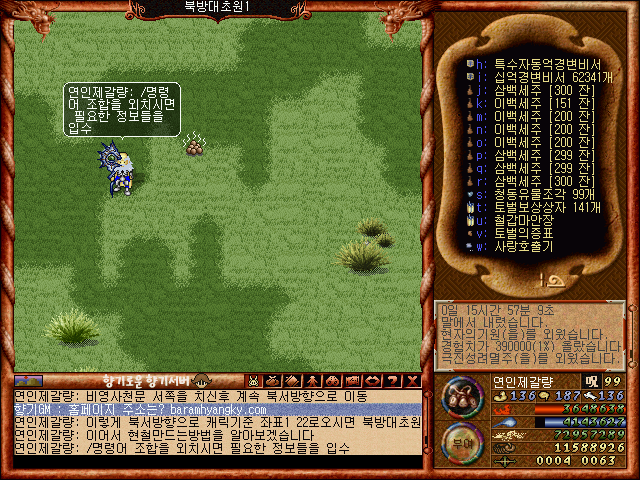Click the rabbit face toolbar icon

pos(254,380)
